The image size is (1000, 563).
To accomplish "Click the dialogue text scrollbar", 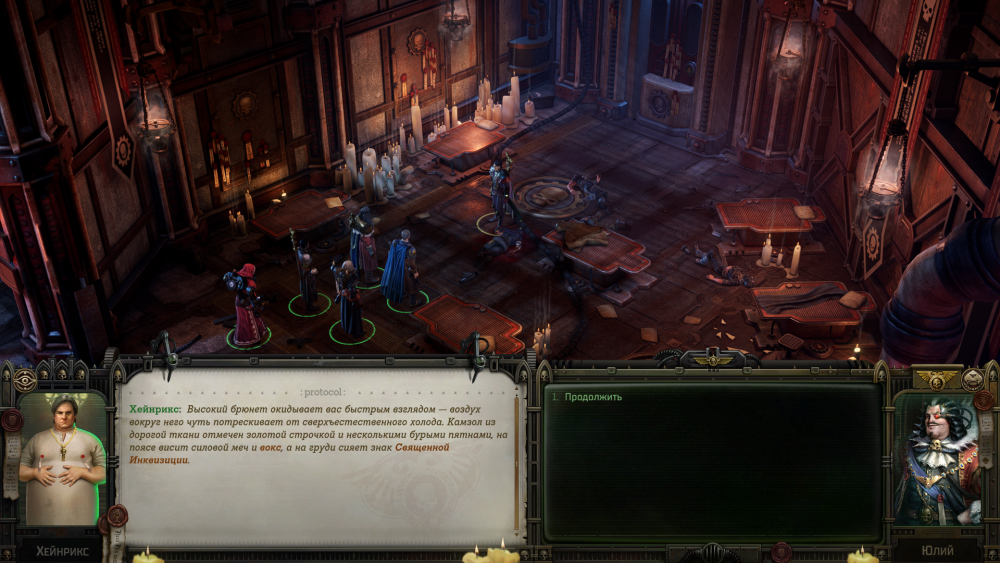I will (517, 460).
